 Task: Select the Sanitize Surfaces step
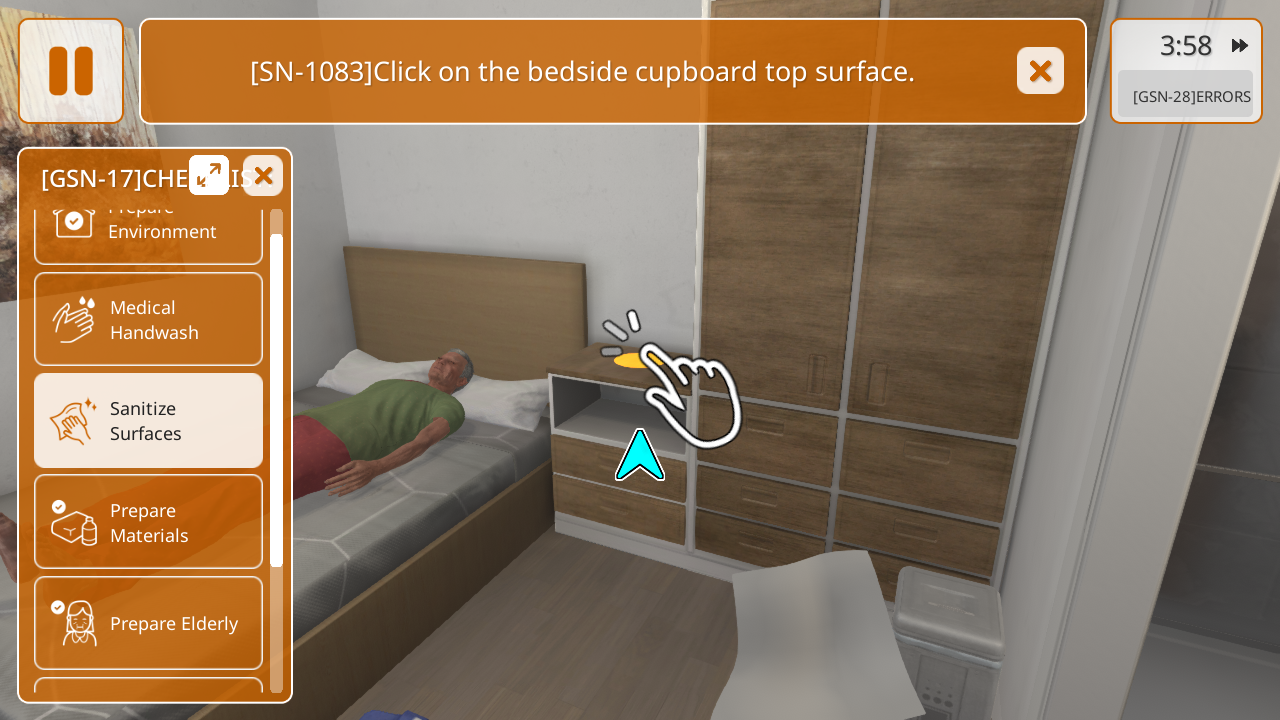(x=148, y=421)
